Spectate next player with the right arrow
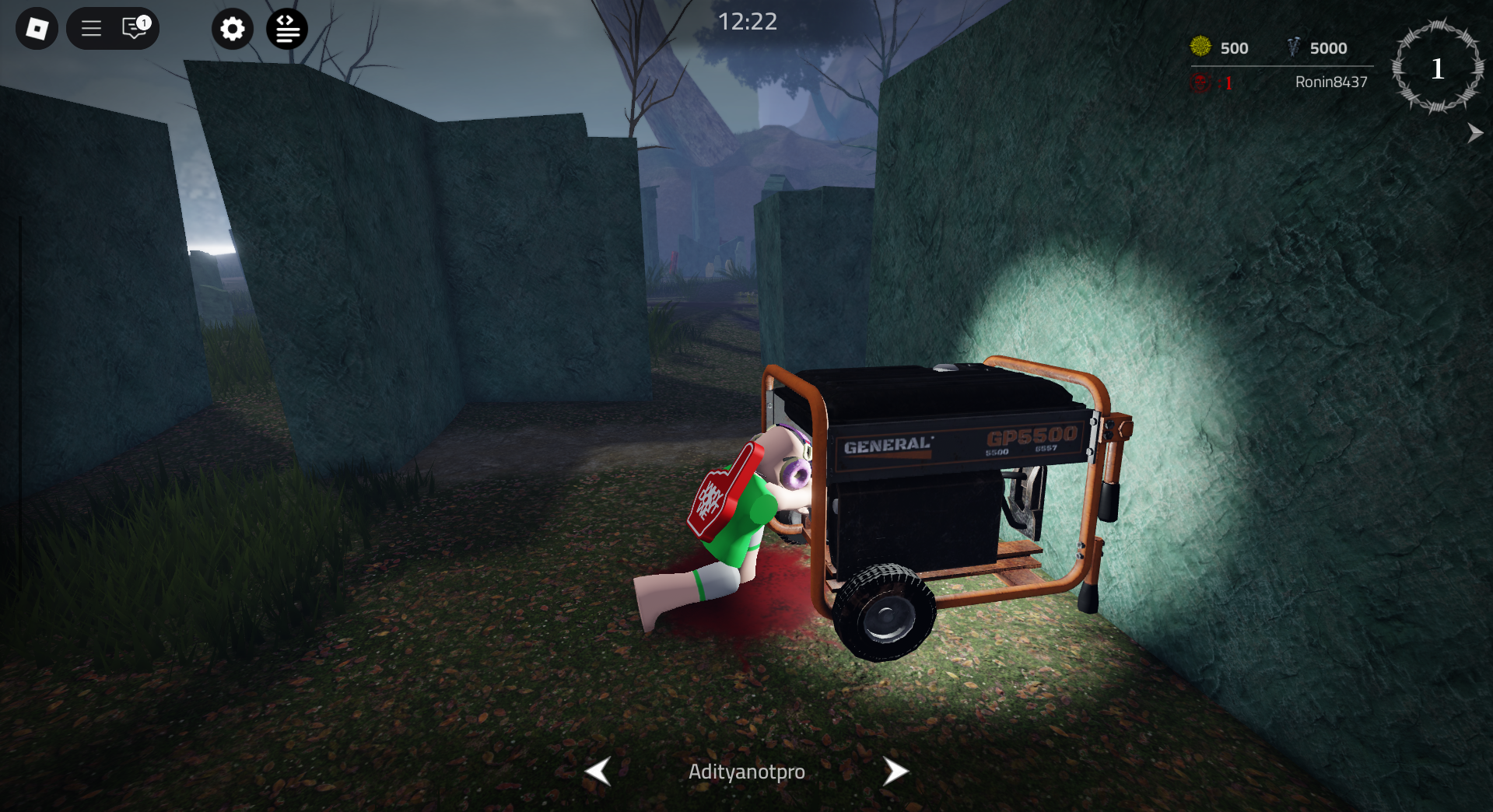This screenshot has width=1493, height=812. coord(895,772)
